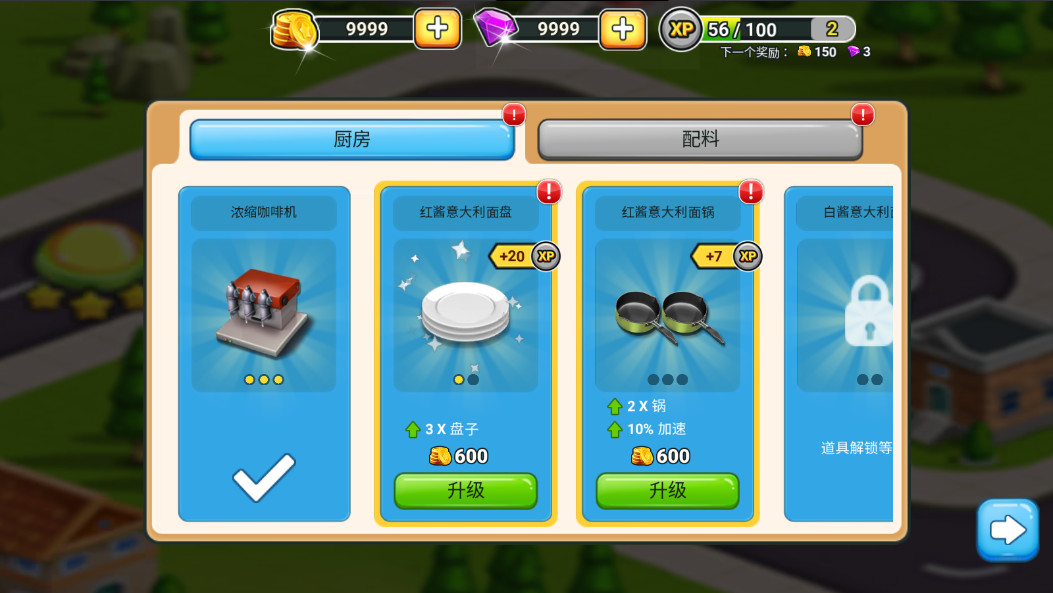Upgrade the 红酱意大利面锅 pans
This screenshot has height=593, width=1053.
coord(667,490)
